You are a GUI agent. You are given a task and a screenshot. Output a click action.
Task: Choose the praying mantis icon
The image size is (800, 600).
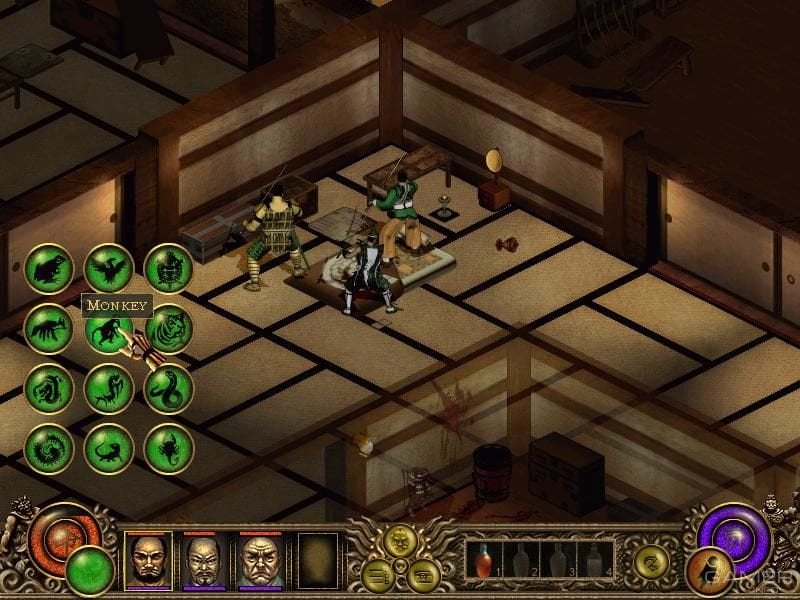pos(108,389)
